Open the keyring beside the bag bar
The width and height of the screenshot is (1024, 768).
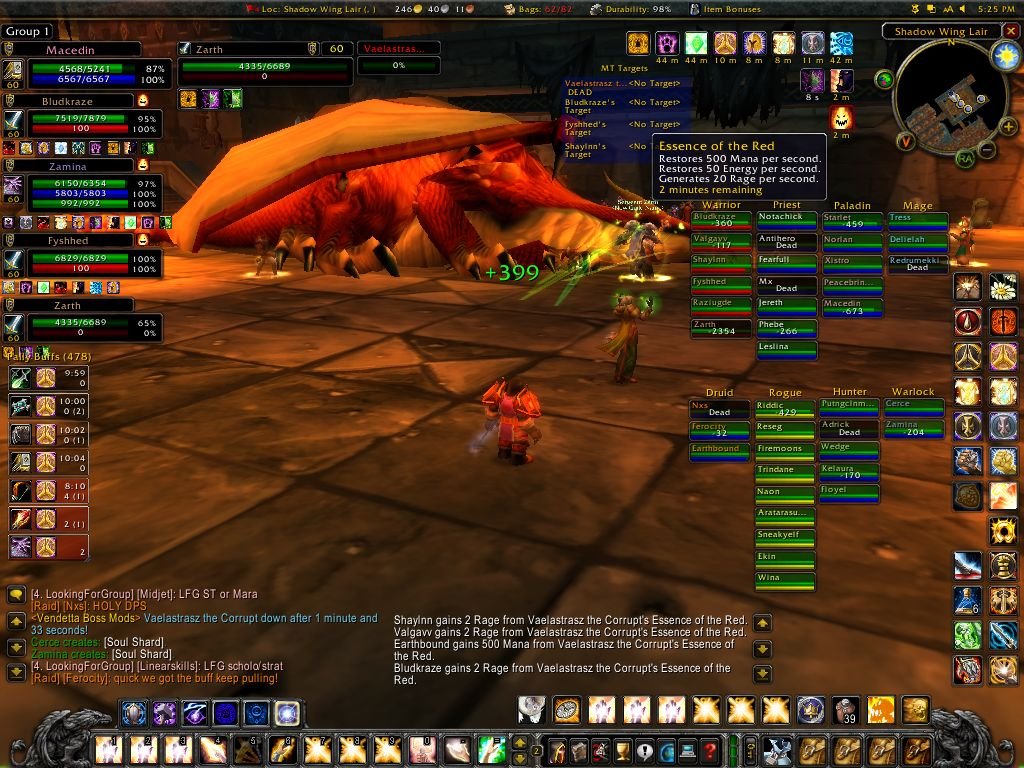pyautogui.click(x=751, y=749)
